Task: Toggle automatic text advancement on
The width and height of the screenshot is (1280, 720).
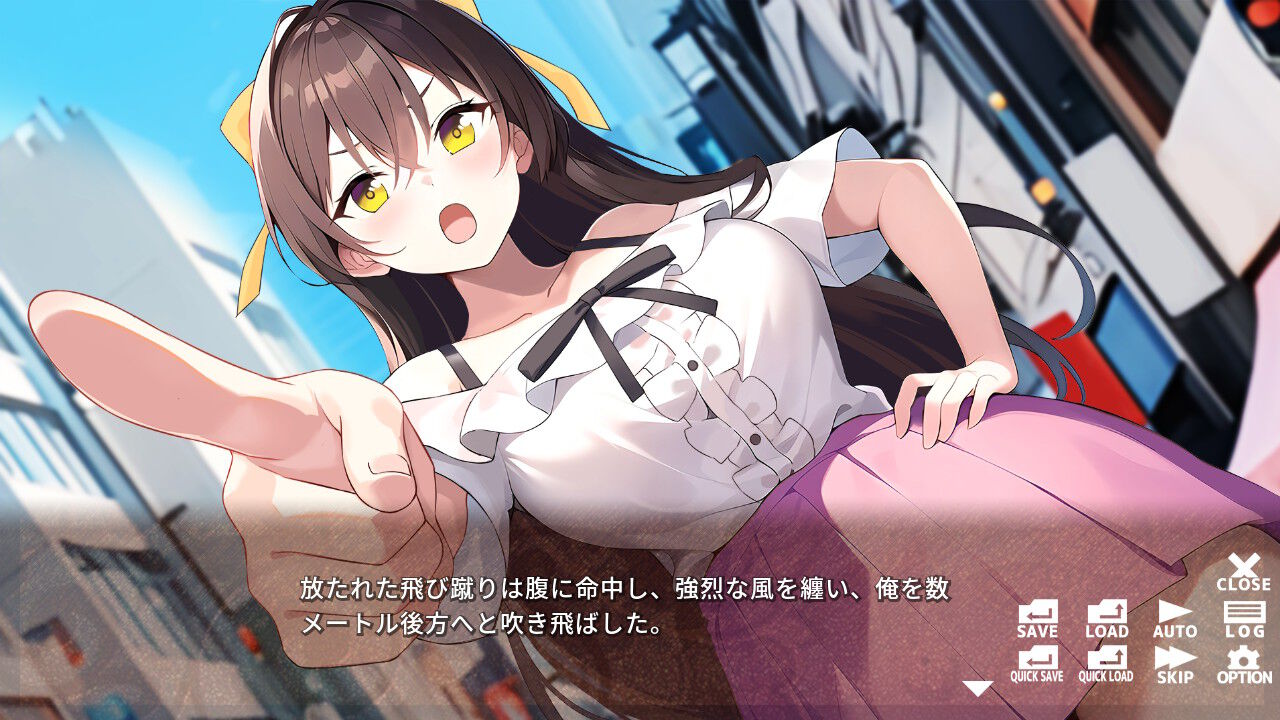Action: [x=1177, y=617]
